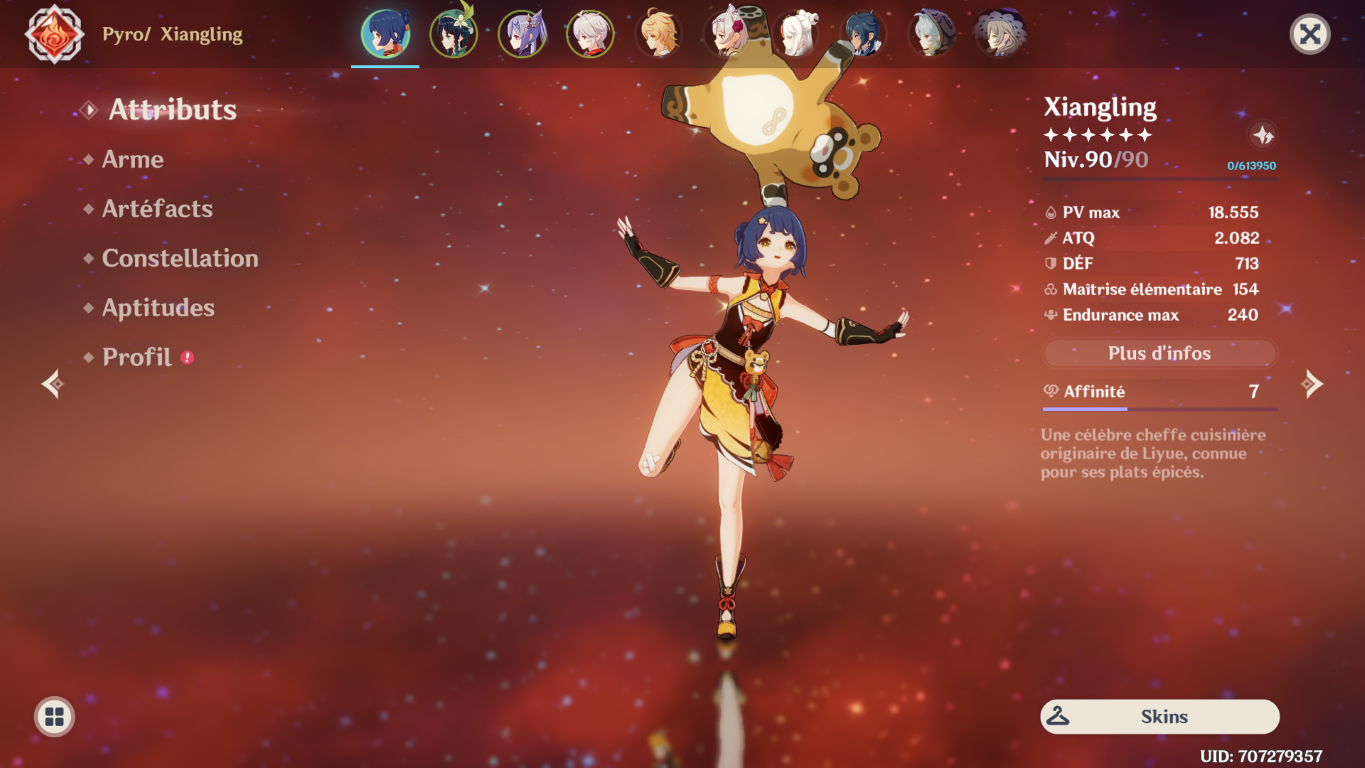Open the Attributs section
Viewport: 1365px width, 768px height.
172,110
